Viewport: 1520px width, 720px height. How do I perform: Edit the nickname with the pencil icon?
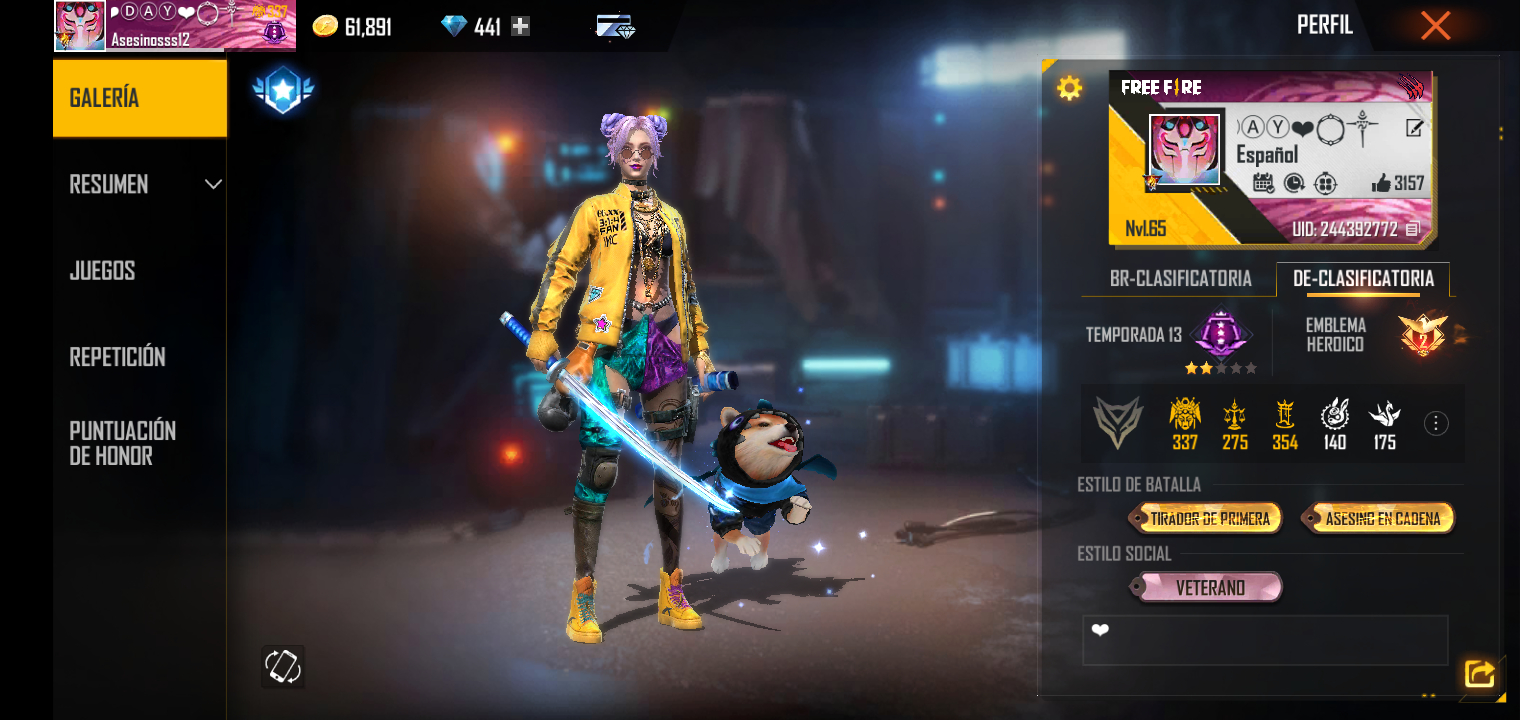(x=1414, y=127)
